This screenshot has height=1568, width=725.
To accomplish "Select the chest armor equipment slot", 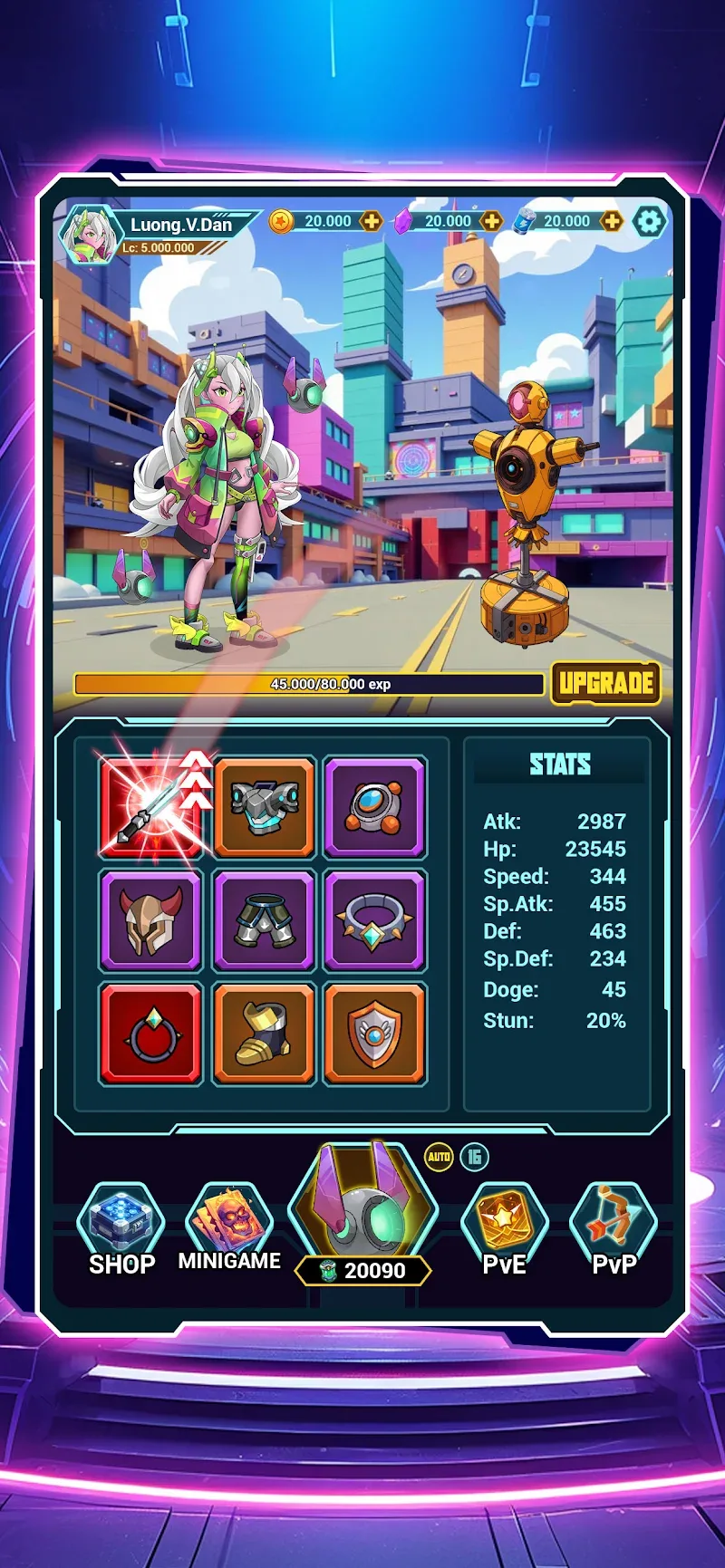I will point(264,806).
